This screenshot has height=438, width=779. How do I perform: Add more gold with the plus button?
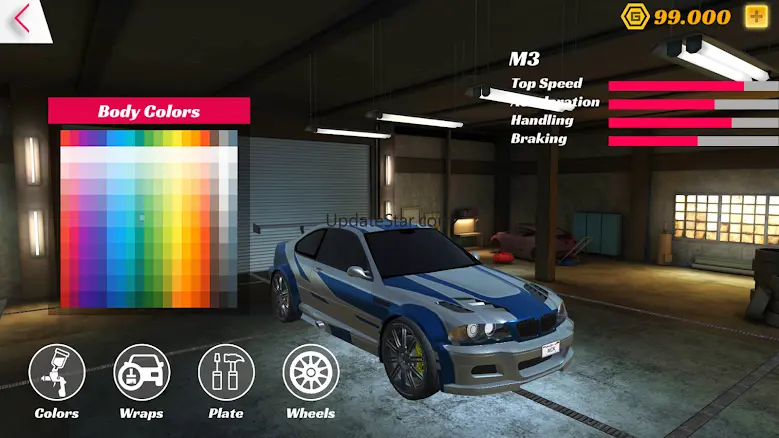(x=756, y=16)
